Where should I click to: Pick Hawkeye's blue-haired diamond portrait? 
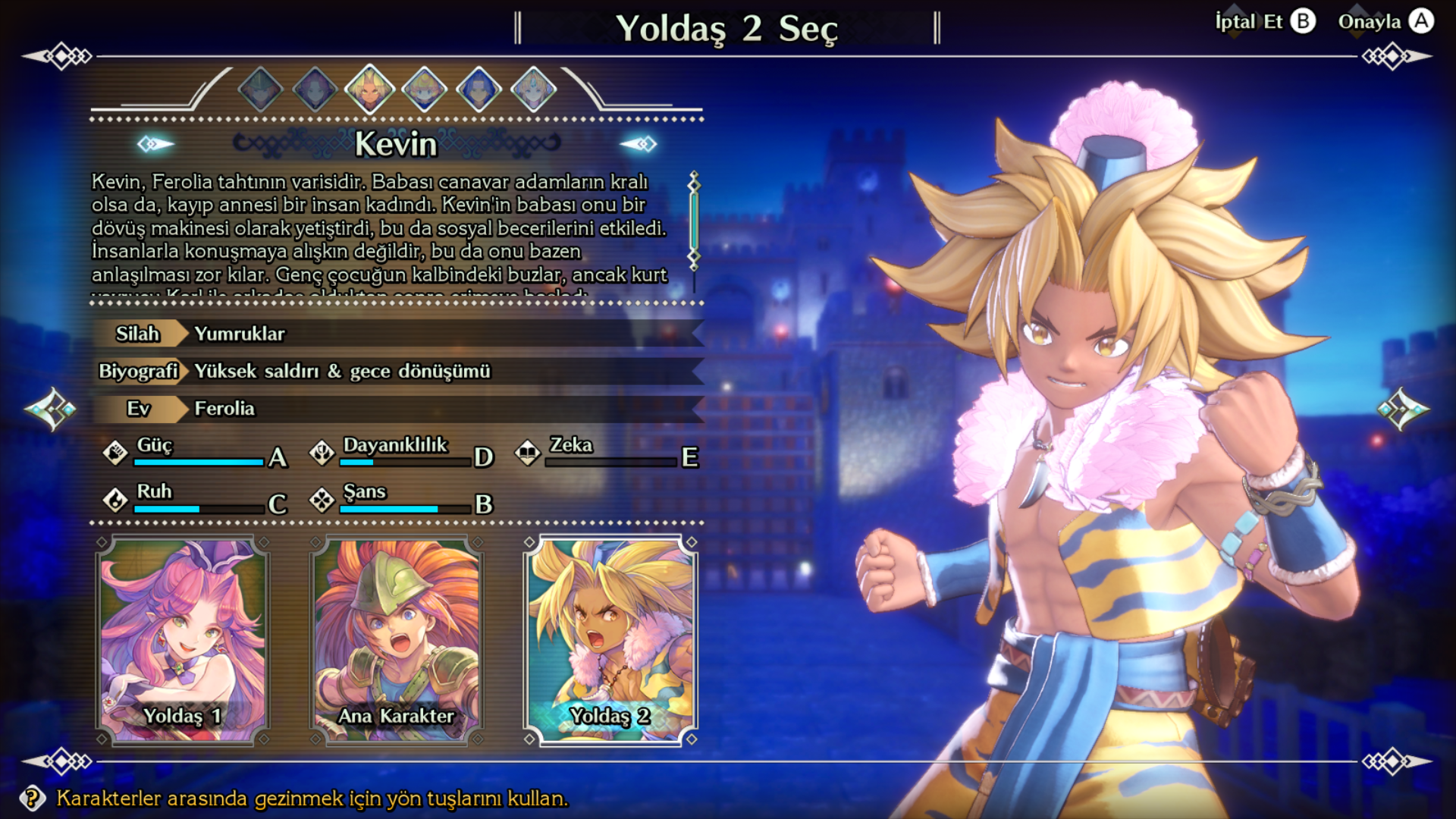coord(479,89)
